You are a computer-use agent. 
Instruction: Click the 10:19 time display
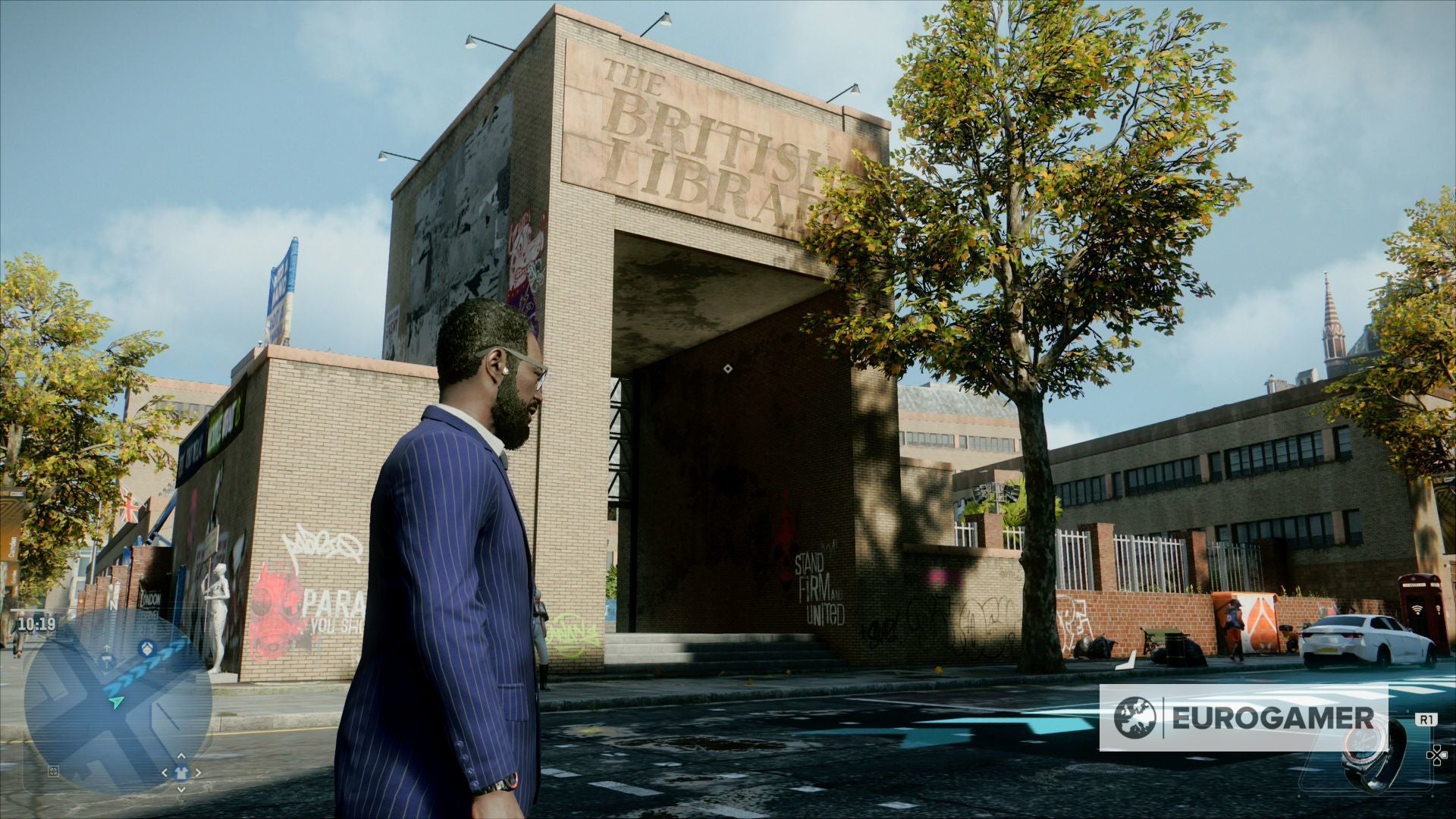(37, 623)
